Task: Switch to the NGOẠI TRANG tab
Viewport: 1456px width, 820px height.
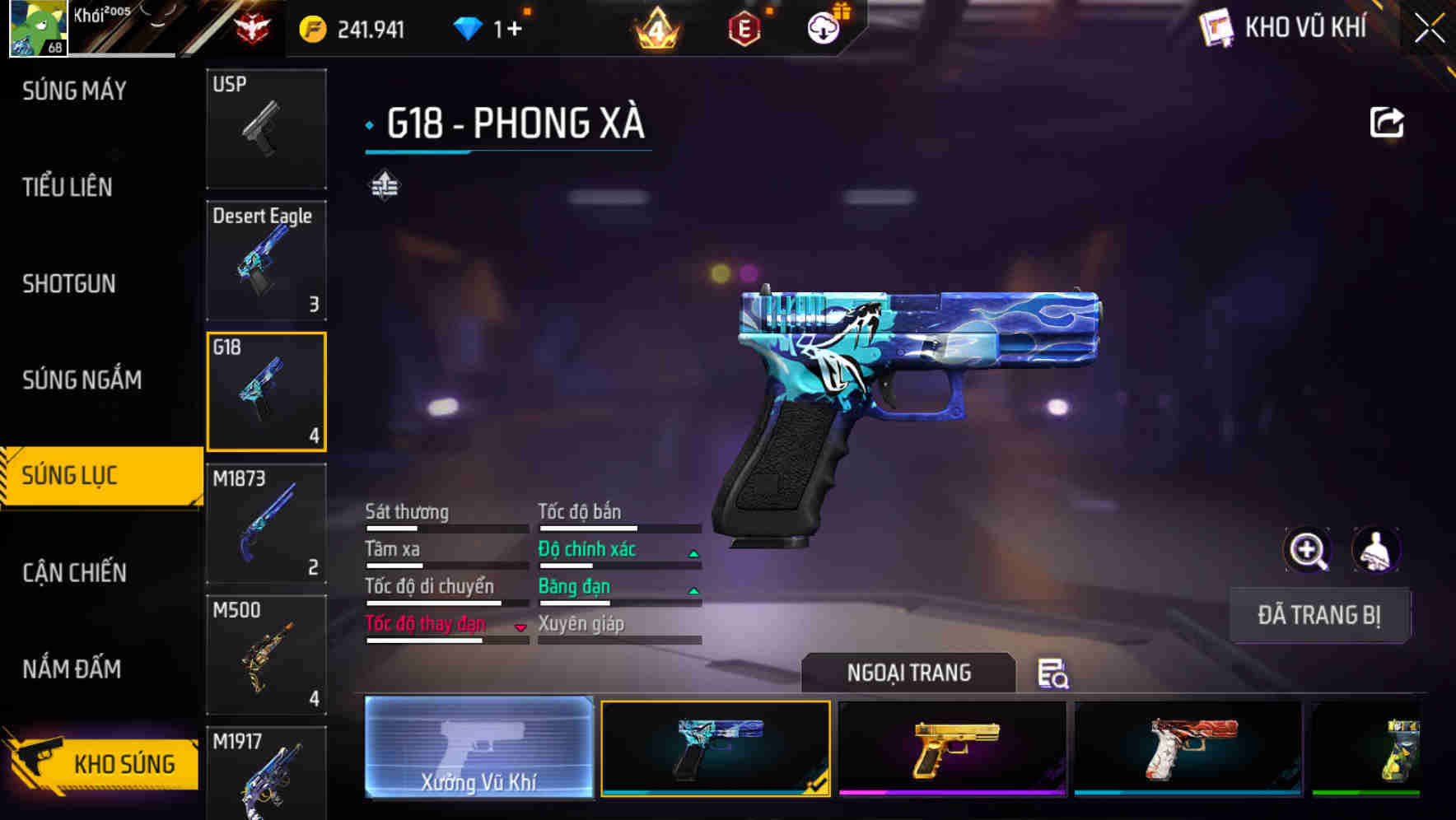Action: [x=909, y=673]
